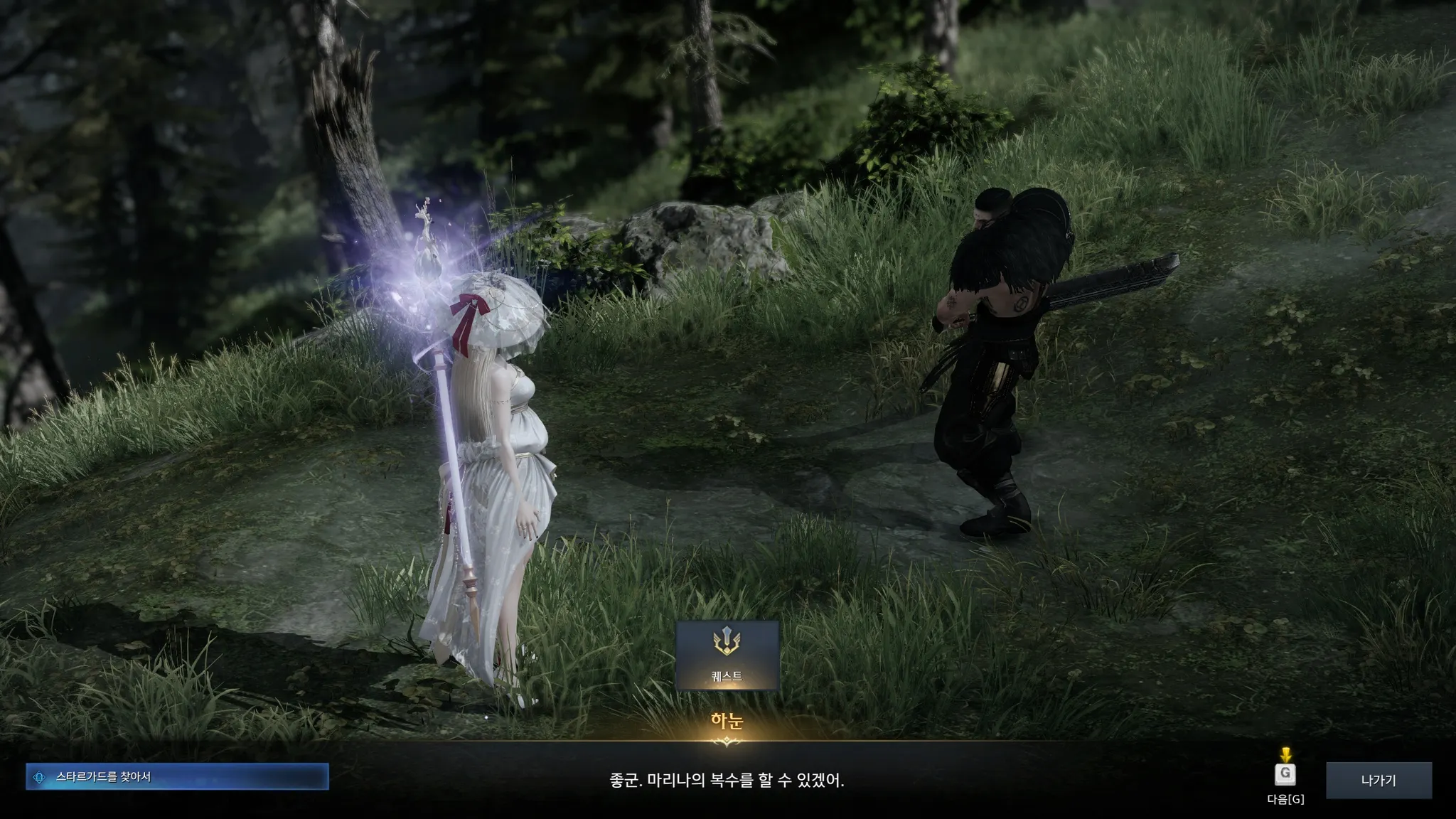Open the 스타르가드를 찾아서 quest tracker
Image resolution: width=1456 pixels, height=819 pixels.
[x=177, y=777]
